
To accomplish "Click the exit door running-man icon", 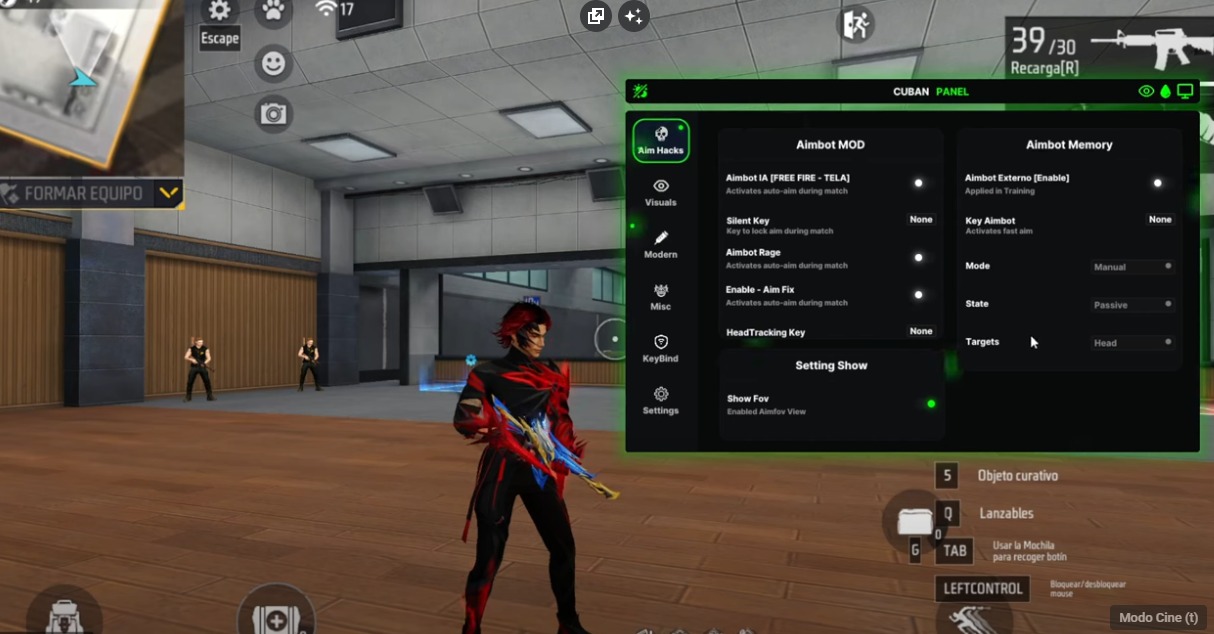I will [857, 25].
